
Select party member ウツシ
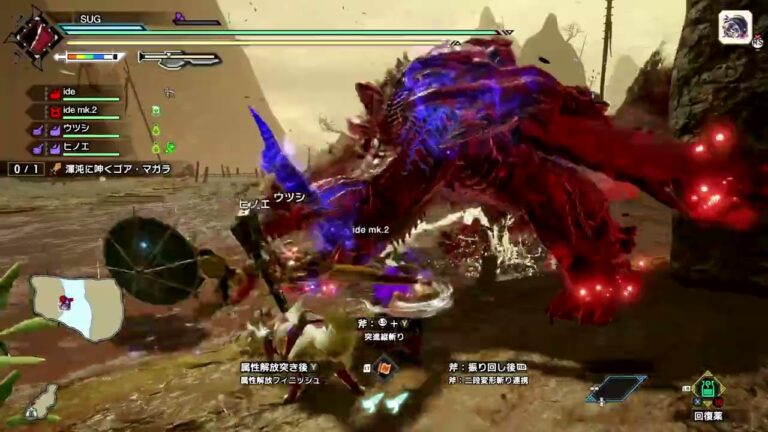pos(78,129)
